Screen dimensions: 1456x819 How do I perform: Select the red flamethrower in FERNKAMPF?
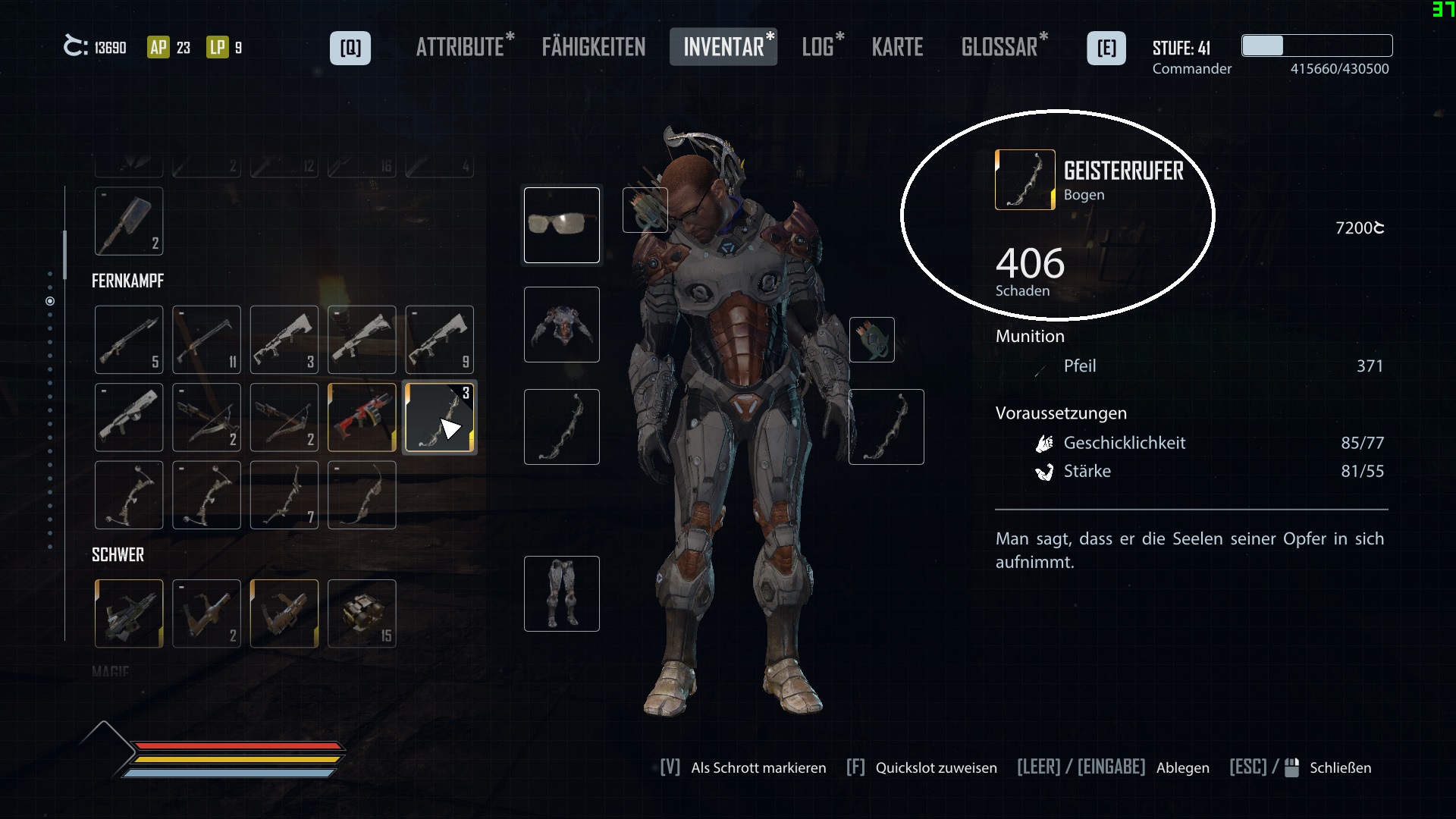[x=362, y=417]
